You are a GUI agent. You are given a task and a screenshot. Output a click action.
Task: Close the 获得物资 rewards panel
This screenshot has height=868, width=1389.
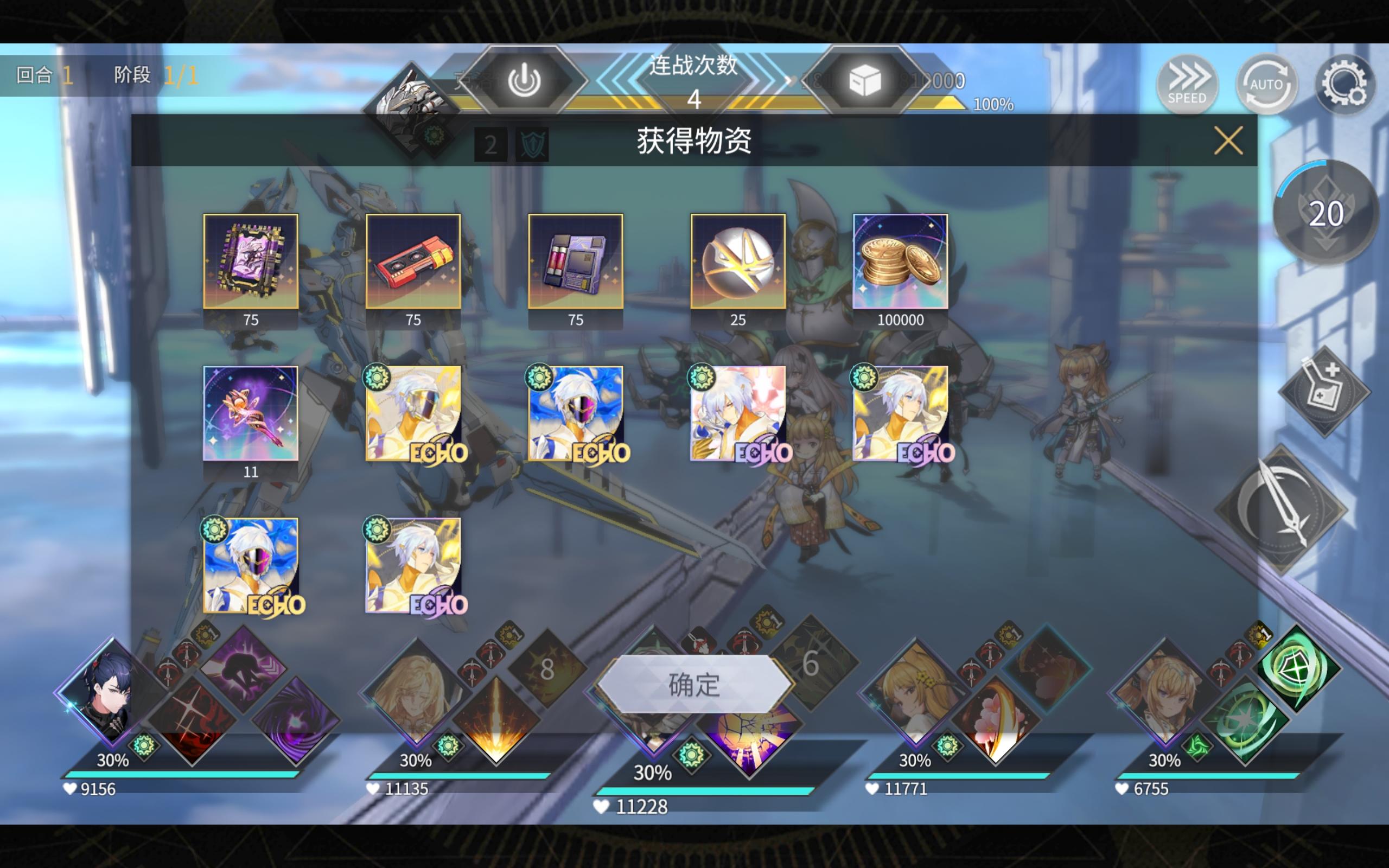point(1228,140)
